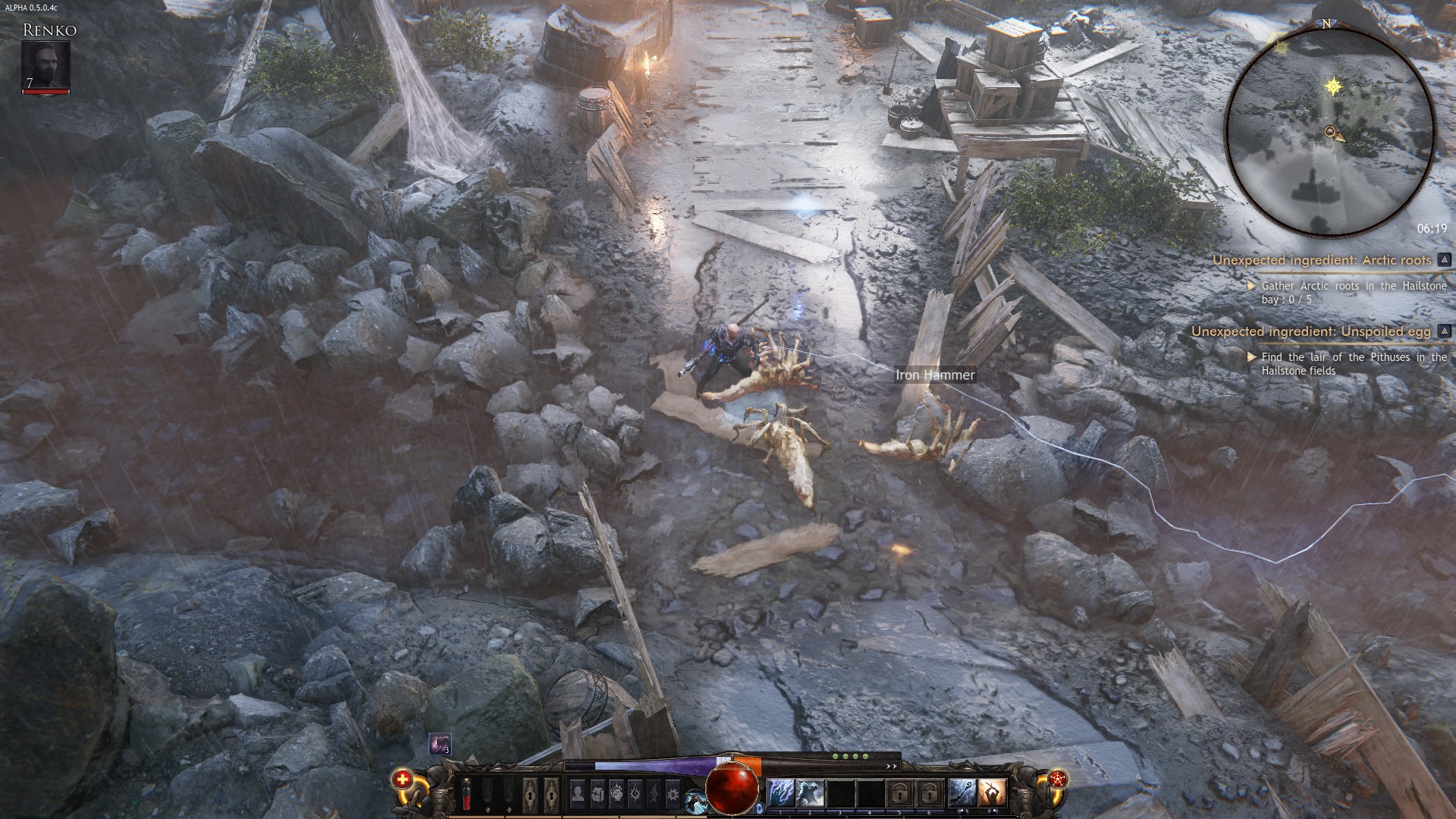This screenshot has width=1456, height=819.
Task: Click Renko's character portrait
Action: point(45,64)
